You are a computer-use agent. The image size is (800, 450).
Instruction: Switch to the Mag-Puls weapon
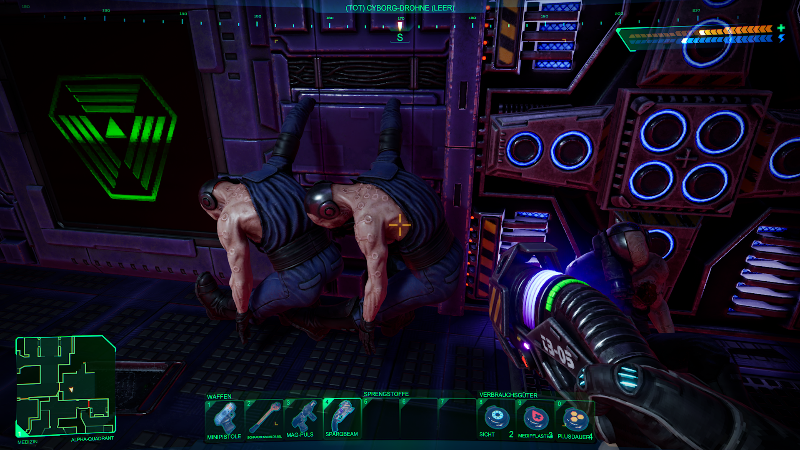point(302,417)
